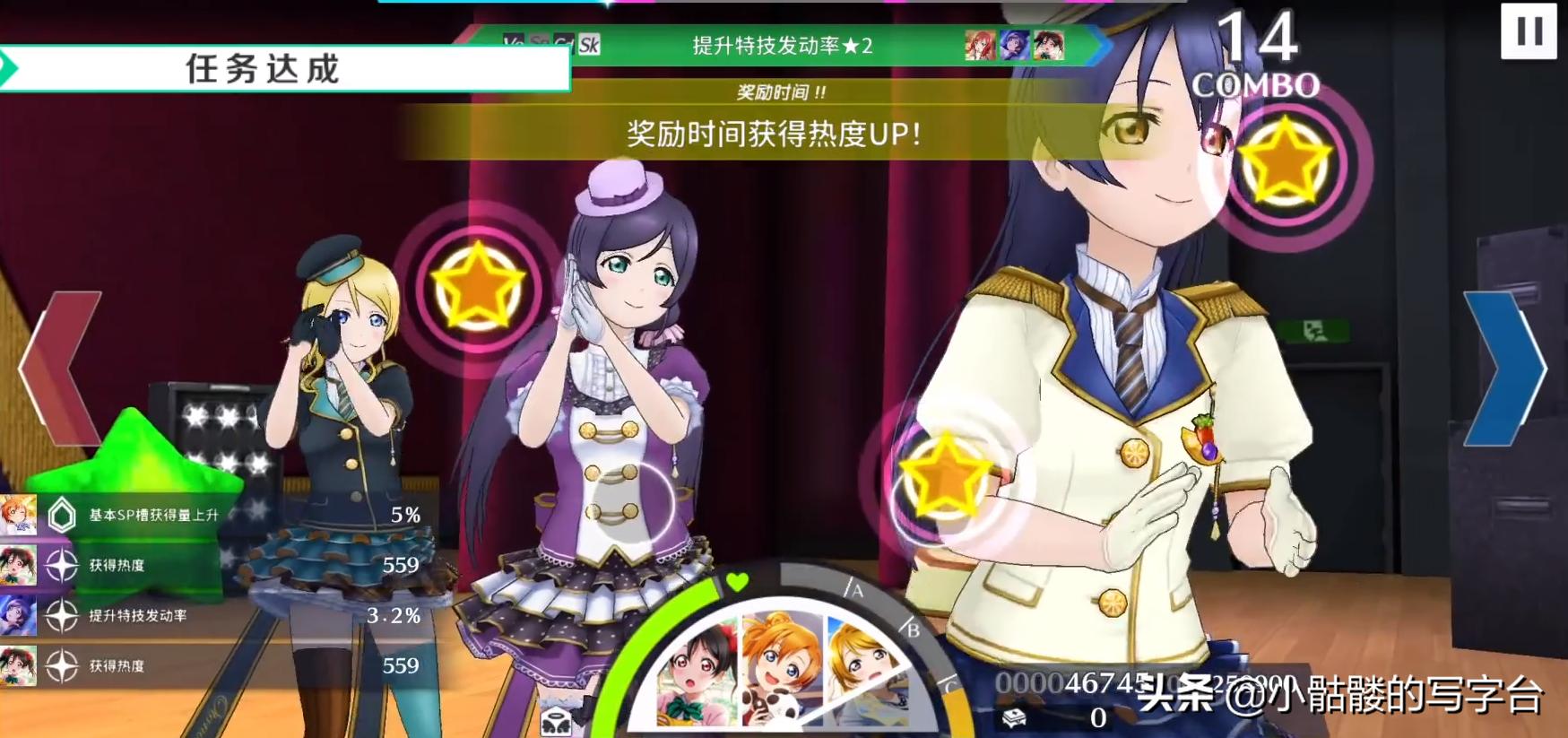Tap Rin's portrait in the left skill feed
This screenshot has height=738, width=1568.
[x=18, y=516]
